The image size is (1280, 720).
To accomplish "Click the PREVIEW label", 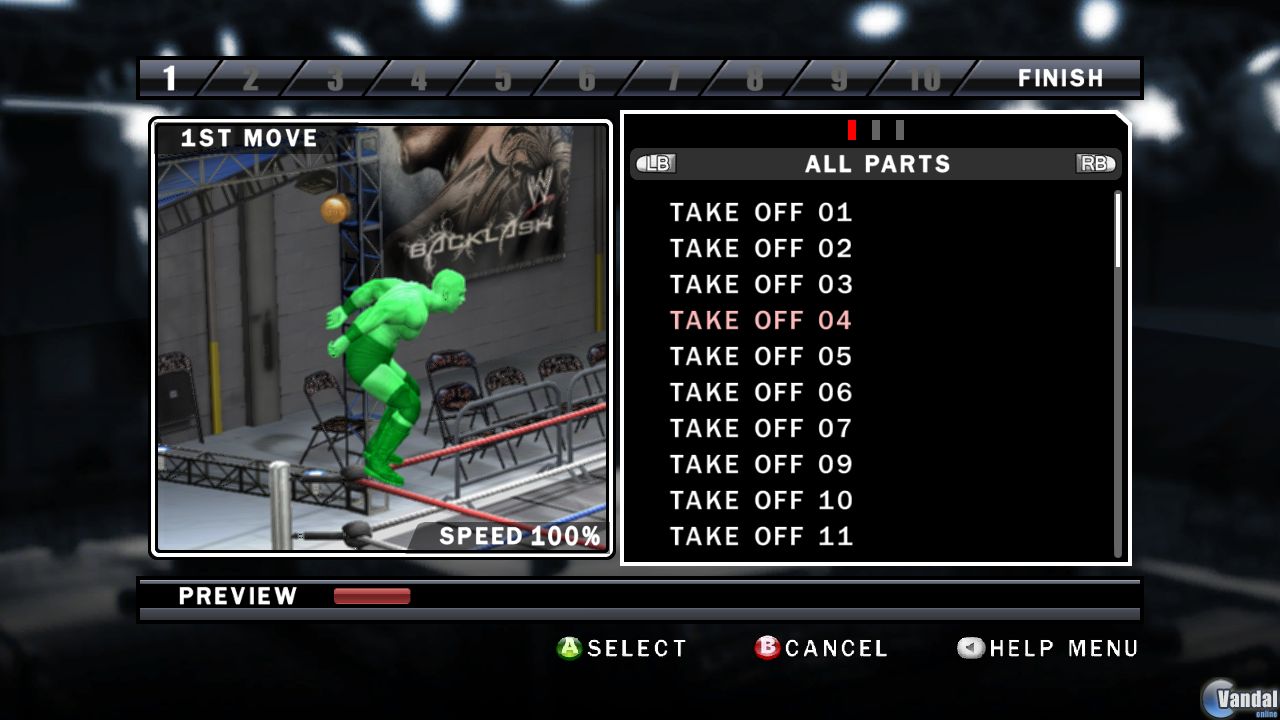I will point(237,595).
